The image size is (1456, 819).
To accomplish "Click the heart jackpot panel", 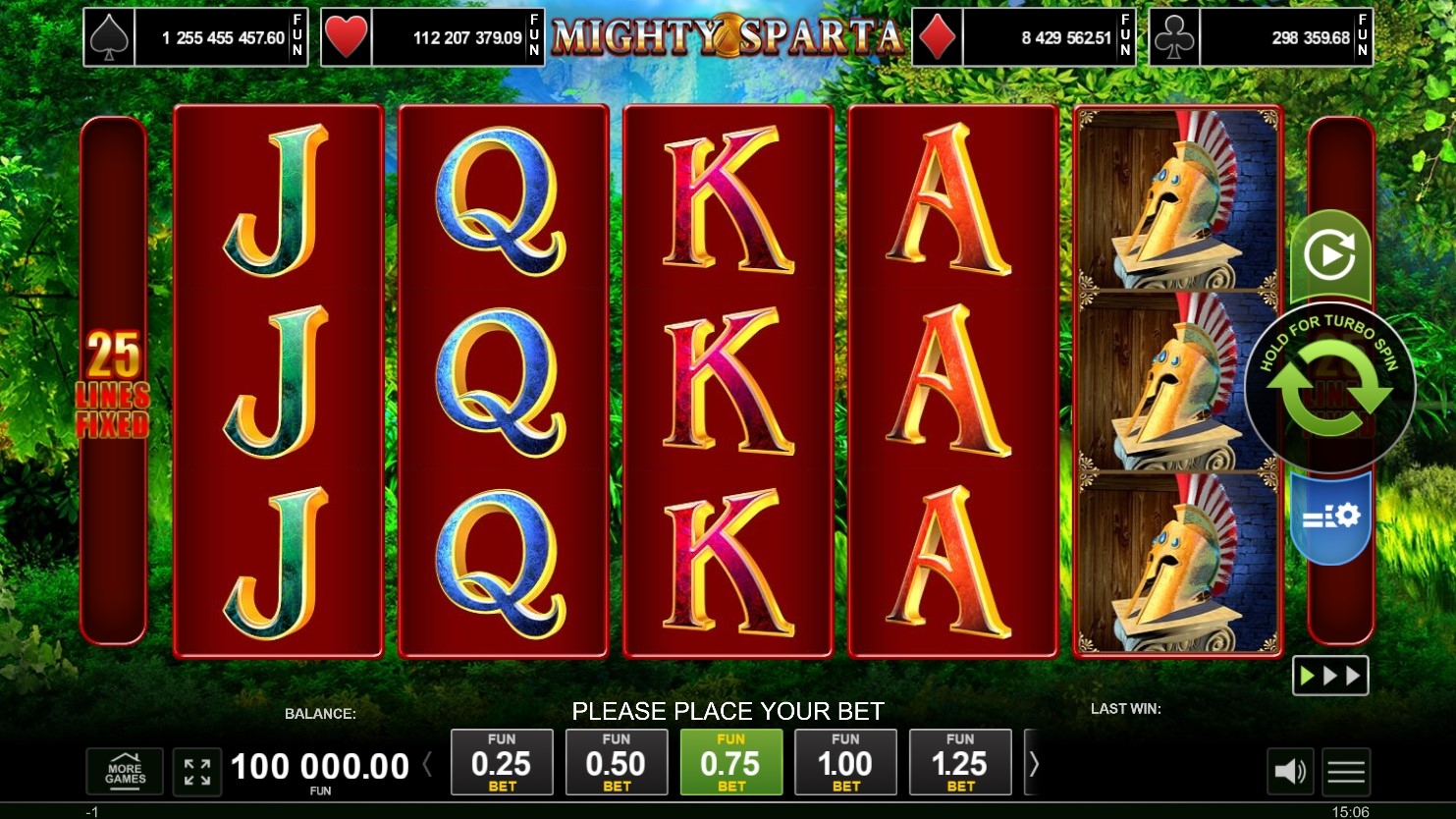I will (x=433, y=37).
